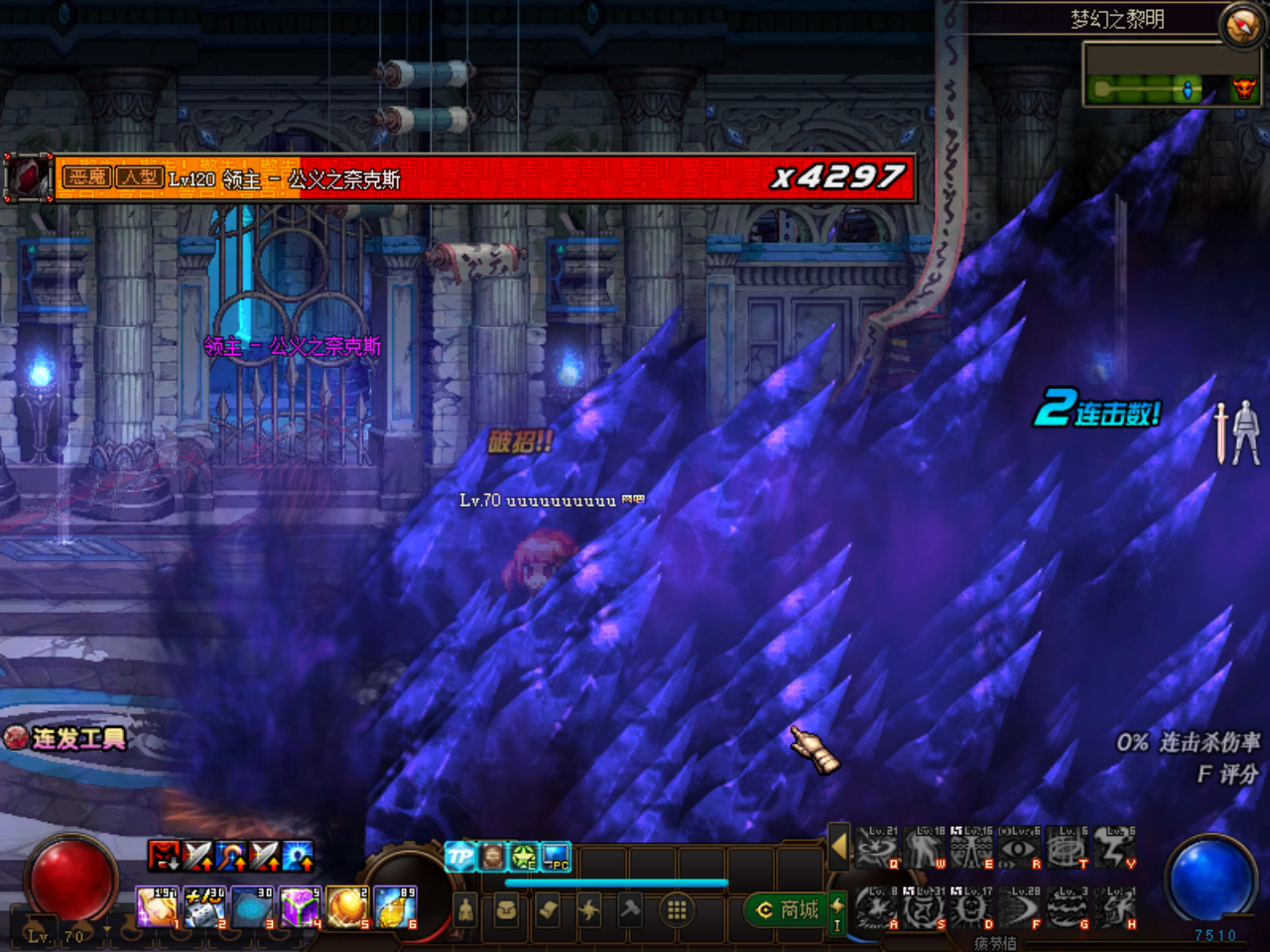Click the compass icon above the minimap
This screenshot has height=952, width=1270.
[1242, 25]
